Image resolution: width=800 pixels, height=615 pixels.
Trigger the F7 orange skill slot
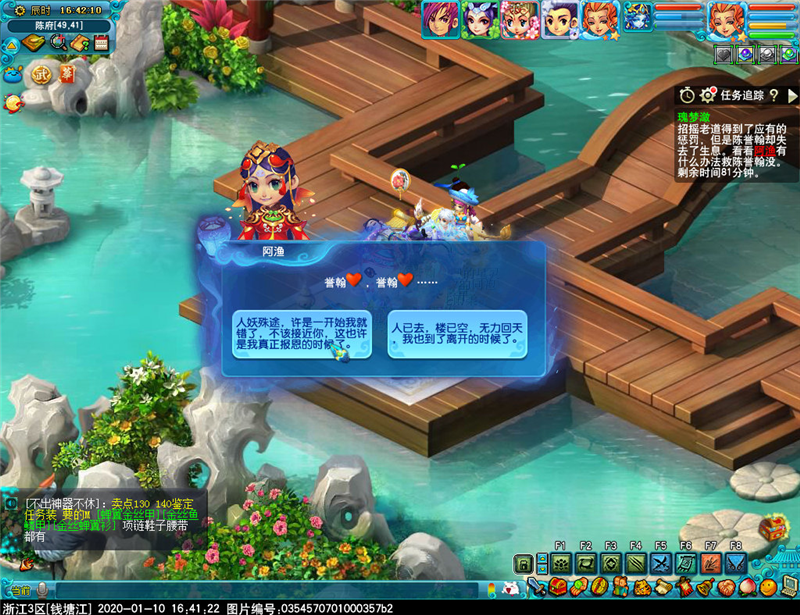pyautogui.click(x=710, y=563)
